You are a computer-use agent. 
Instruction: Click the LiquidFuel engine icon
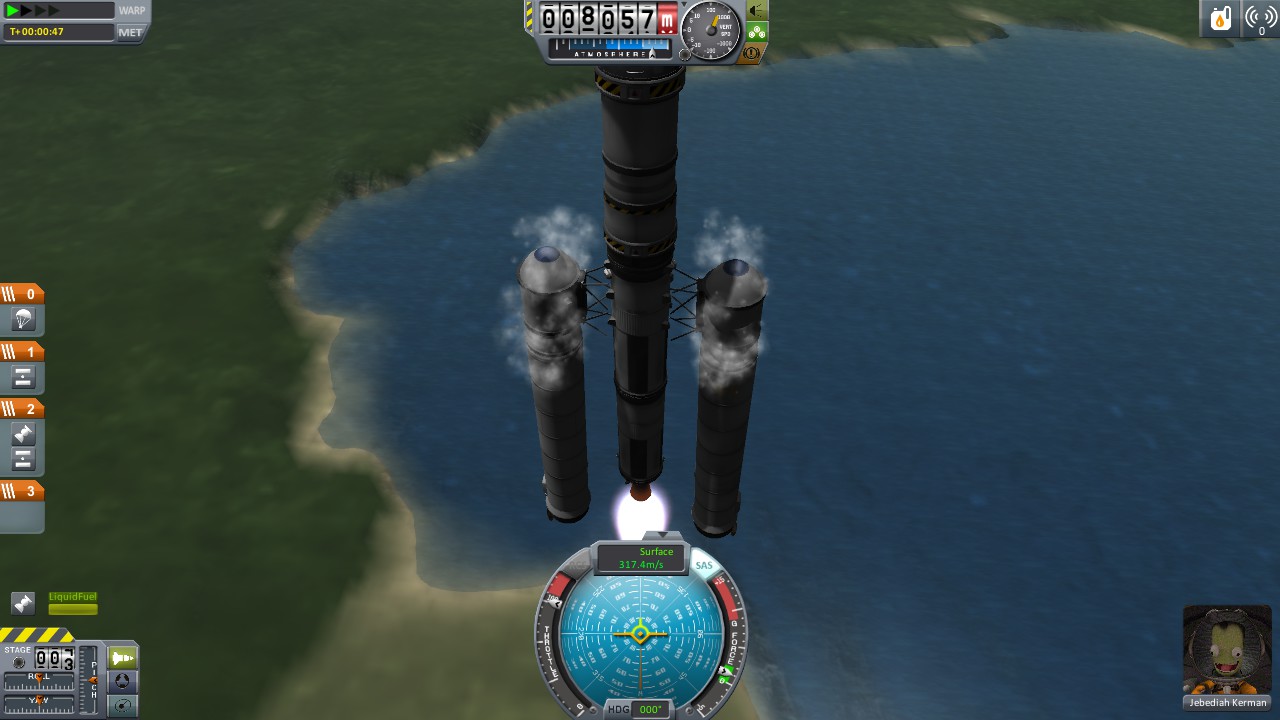coord(23,603)
